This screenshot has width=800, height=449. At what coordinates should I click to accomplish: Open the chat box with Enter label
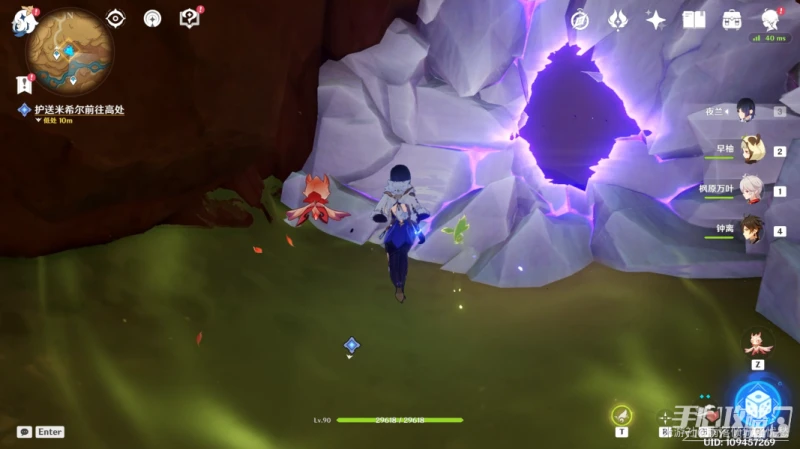41,432
